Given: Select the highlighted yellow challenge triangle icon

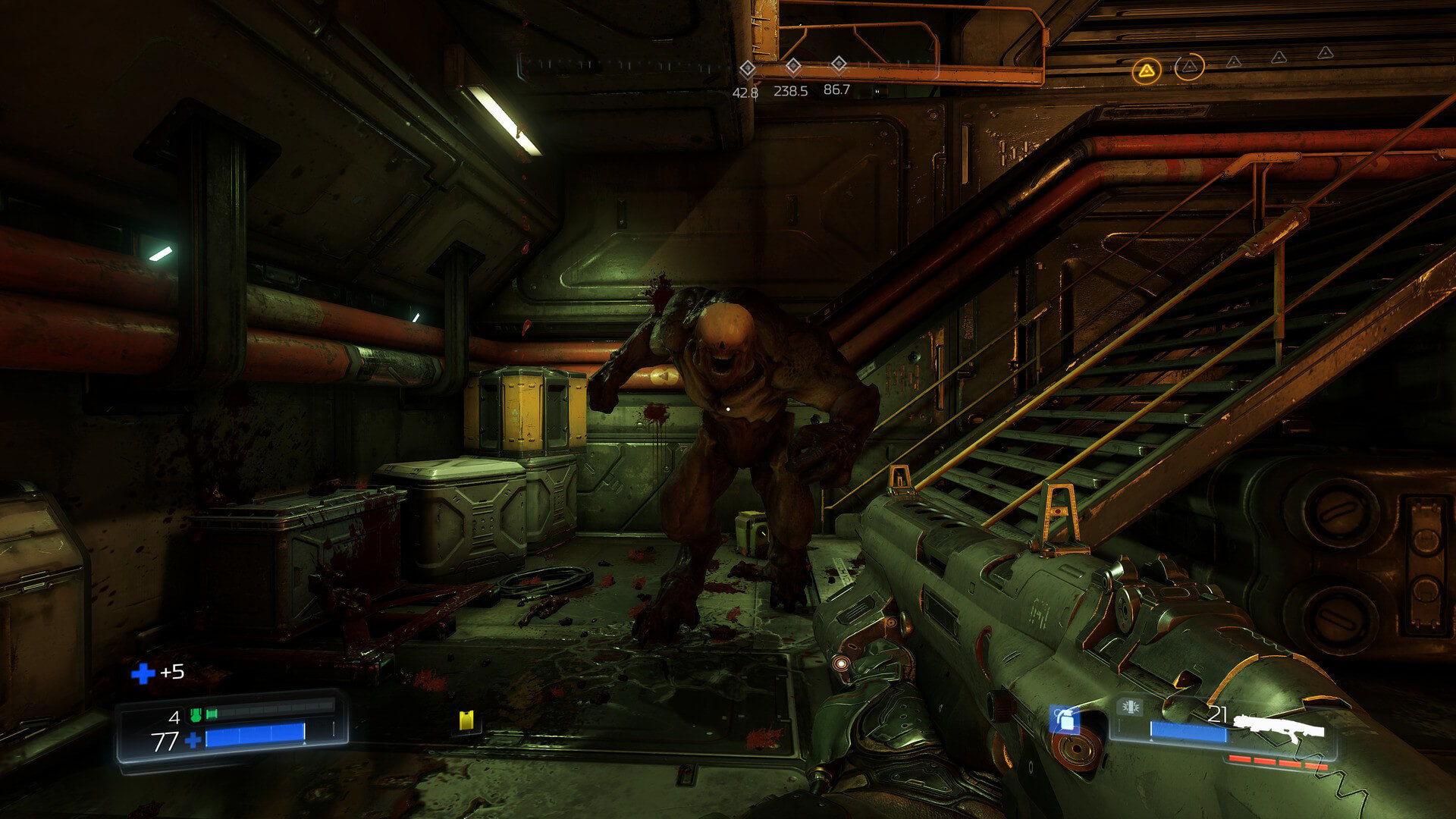Looking at the screenshot, I should (x=1147, y=71).
